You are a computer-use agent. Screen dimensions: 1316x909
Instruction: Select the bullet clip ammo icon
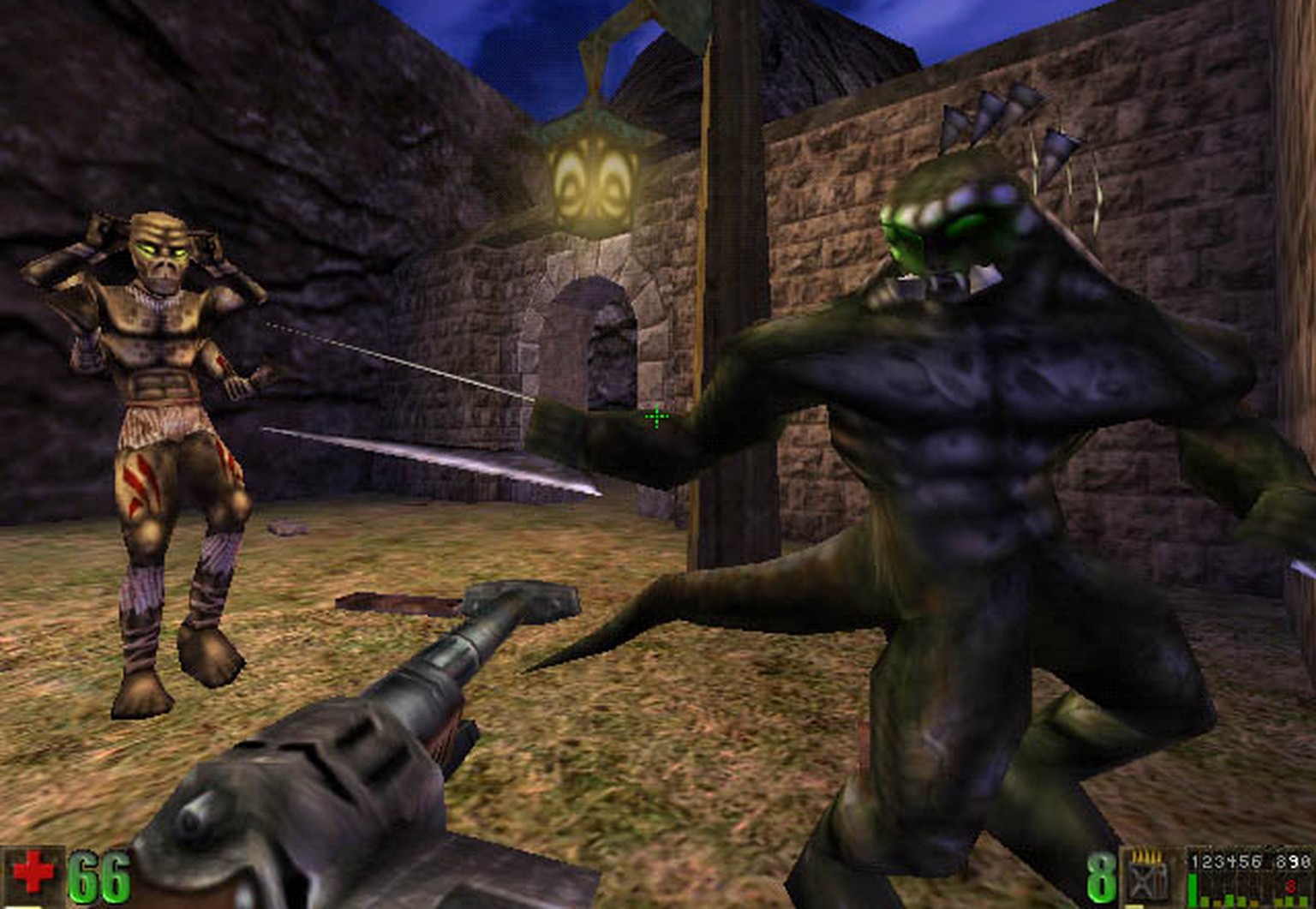1148,876
